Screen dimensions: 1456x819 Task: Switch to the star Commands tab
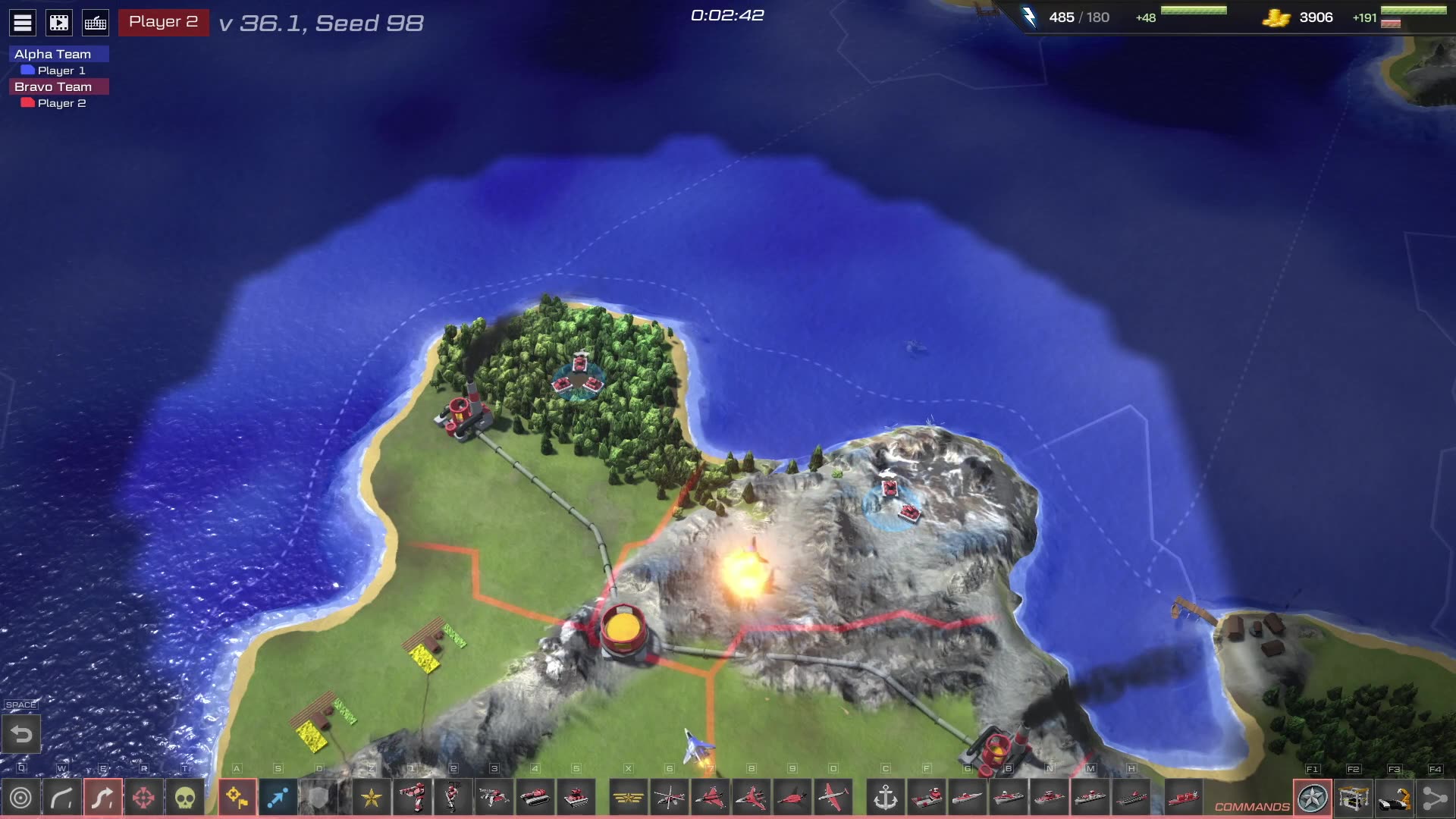(x=1313, y=799)
